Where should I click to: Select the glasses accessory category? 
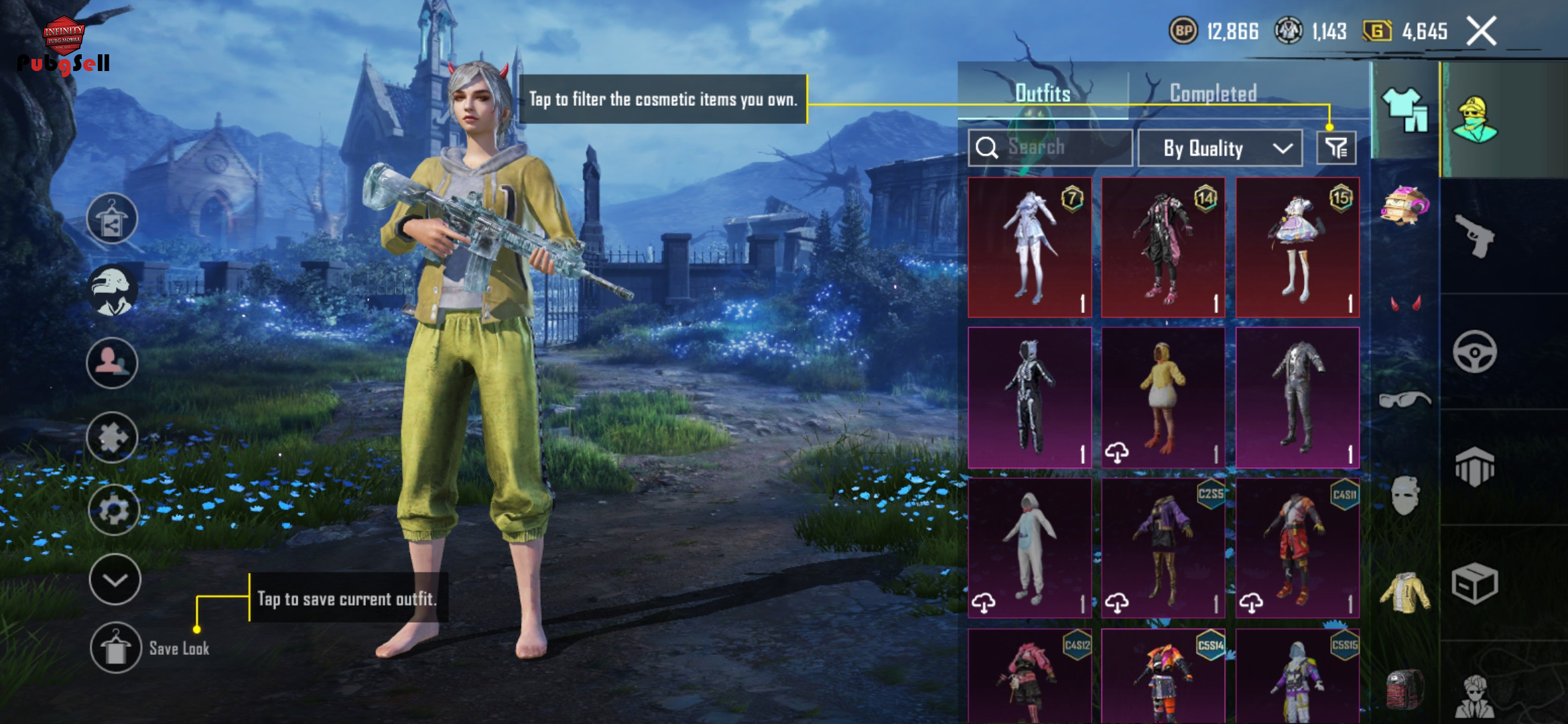click(1404, 400)
